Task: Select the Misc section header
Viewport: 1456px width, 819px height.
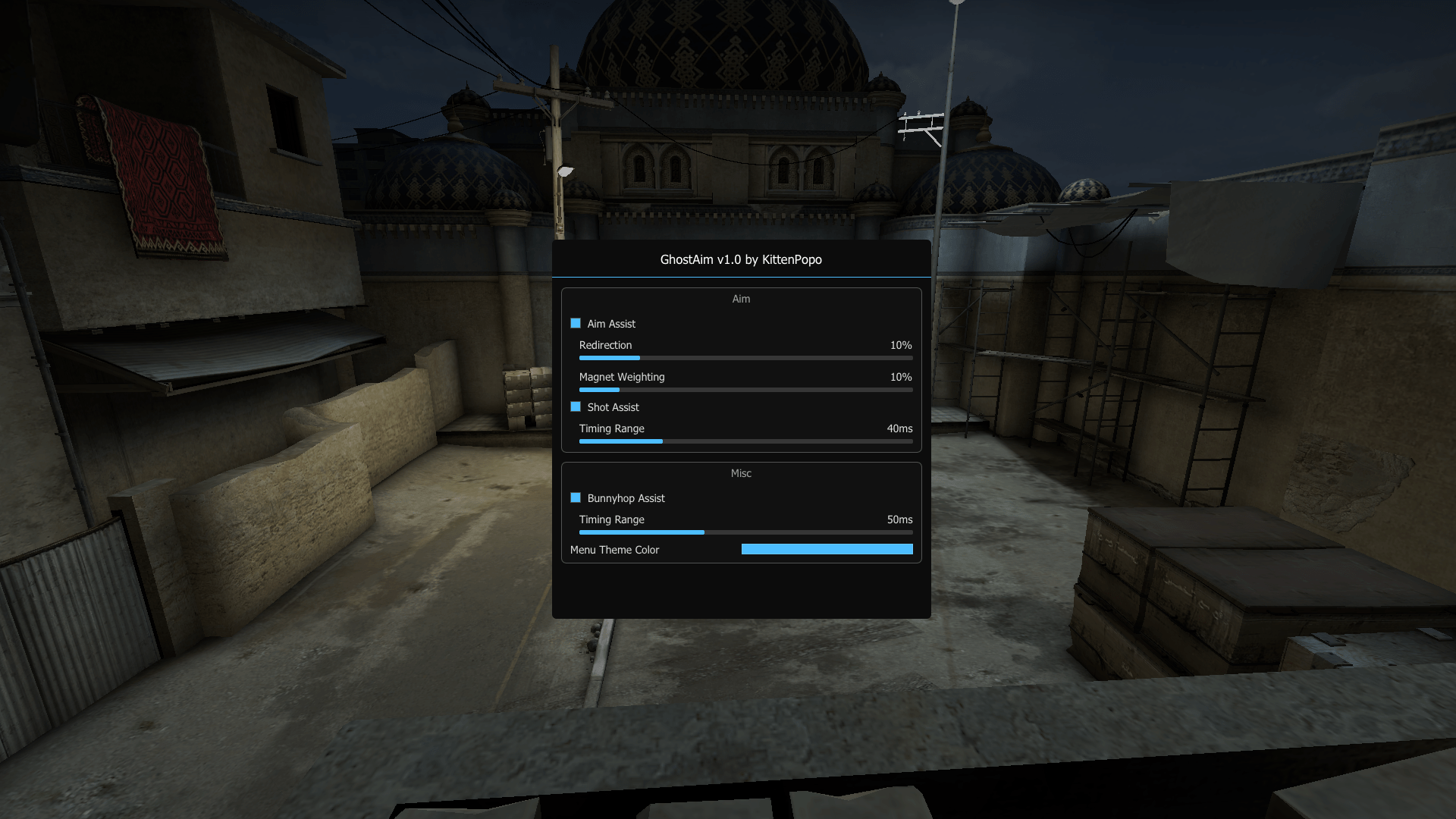Action: [741, 472]
